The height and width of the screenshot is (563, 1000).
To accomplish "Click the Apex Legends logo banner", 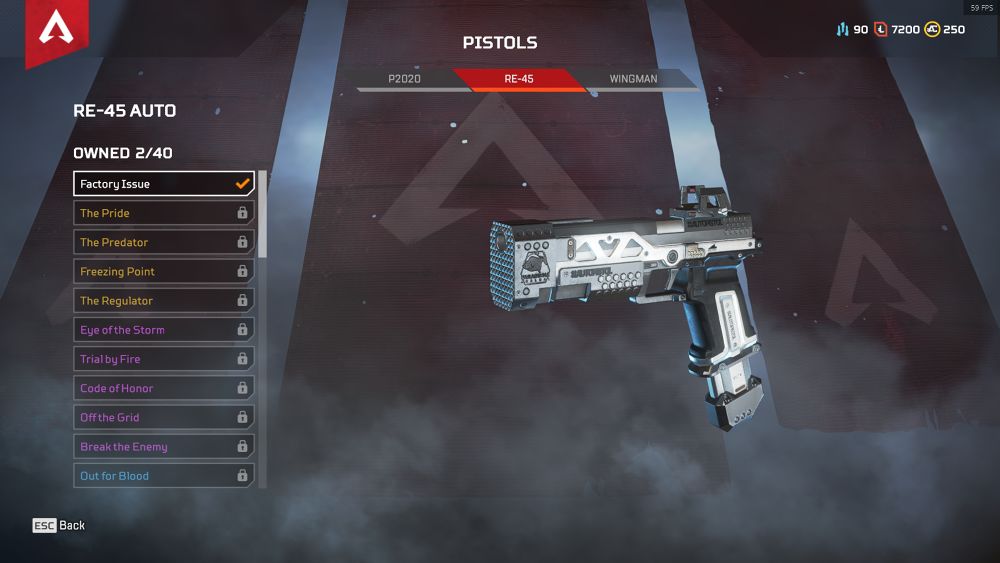I will (x=56, y=30).
